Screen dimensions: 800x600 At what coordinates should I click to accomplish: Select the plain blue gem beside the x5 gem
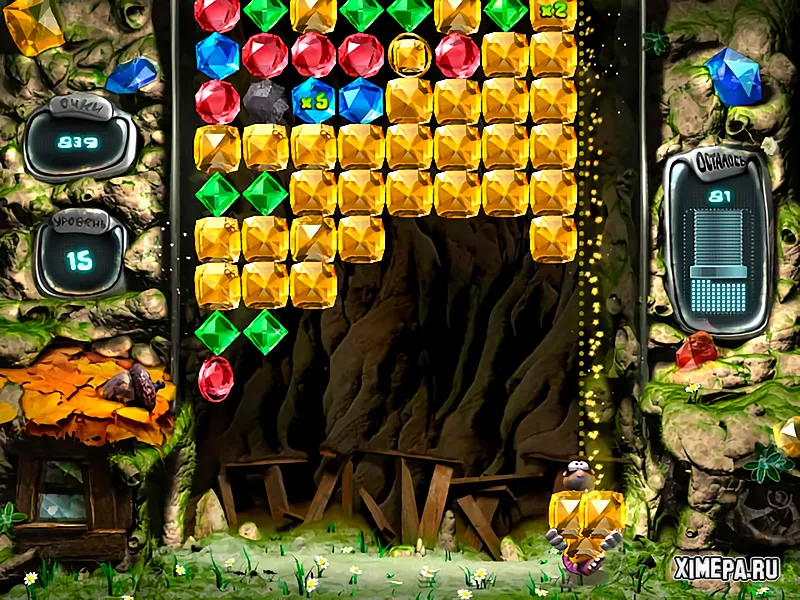tap(361, 101)
